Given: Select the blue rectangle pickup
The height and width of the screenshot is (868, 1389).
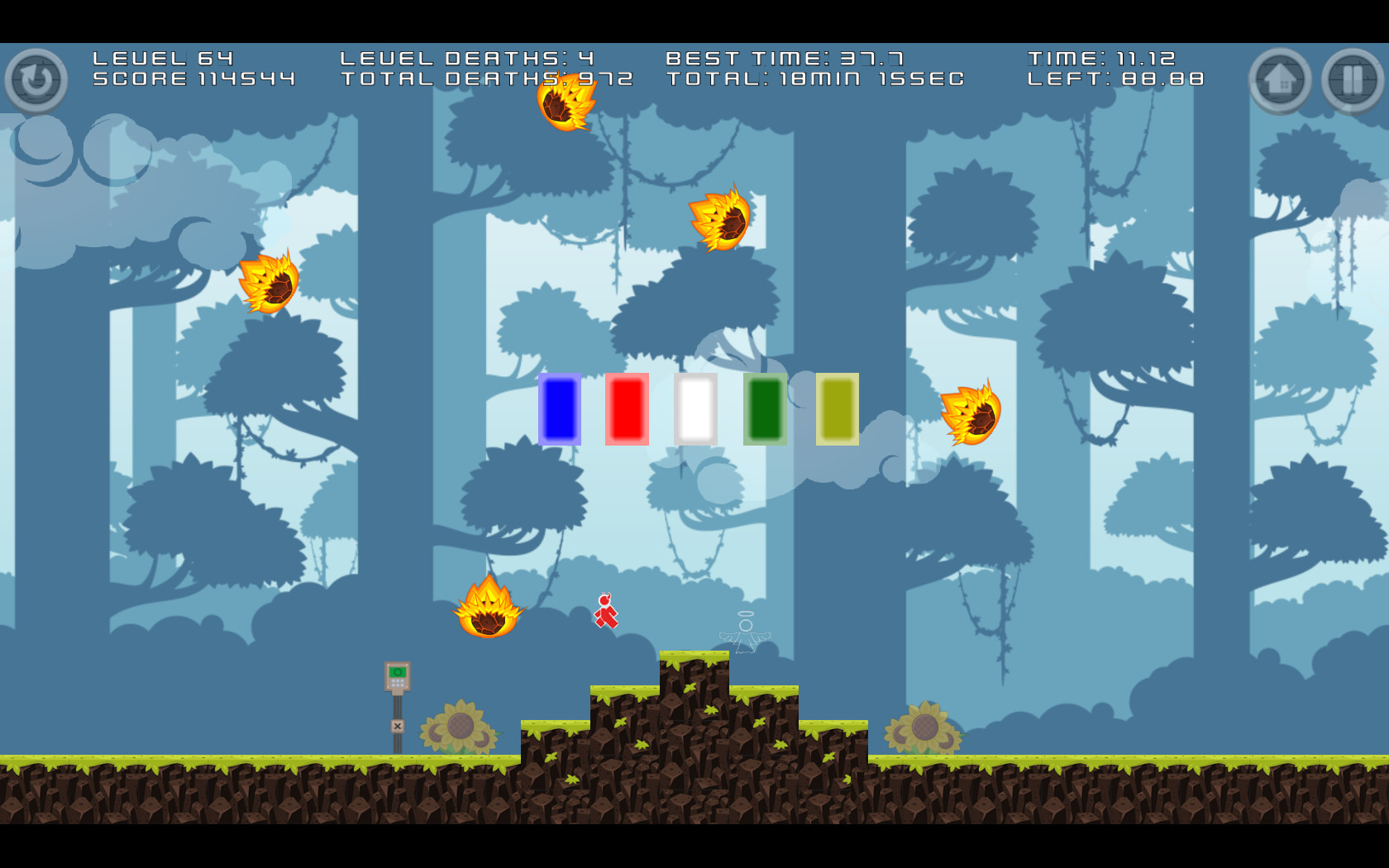Looking at the screenshot, I should (x=560, y=409).
